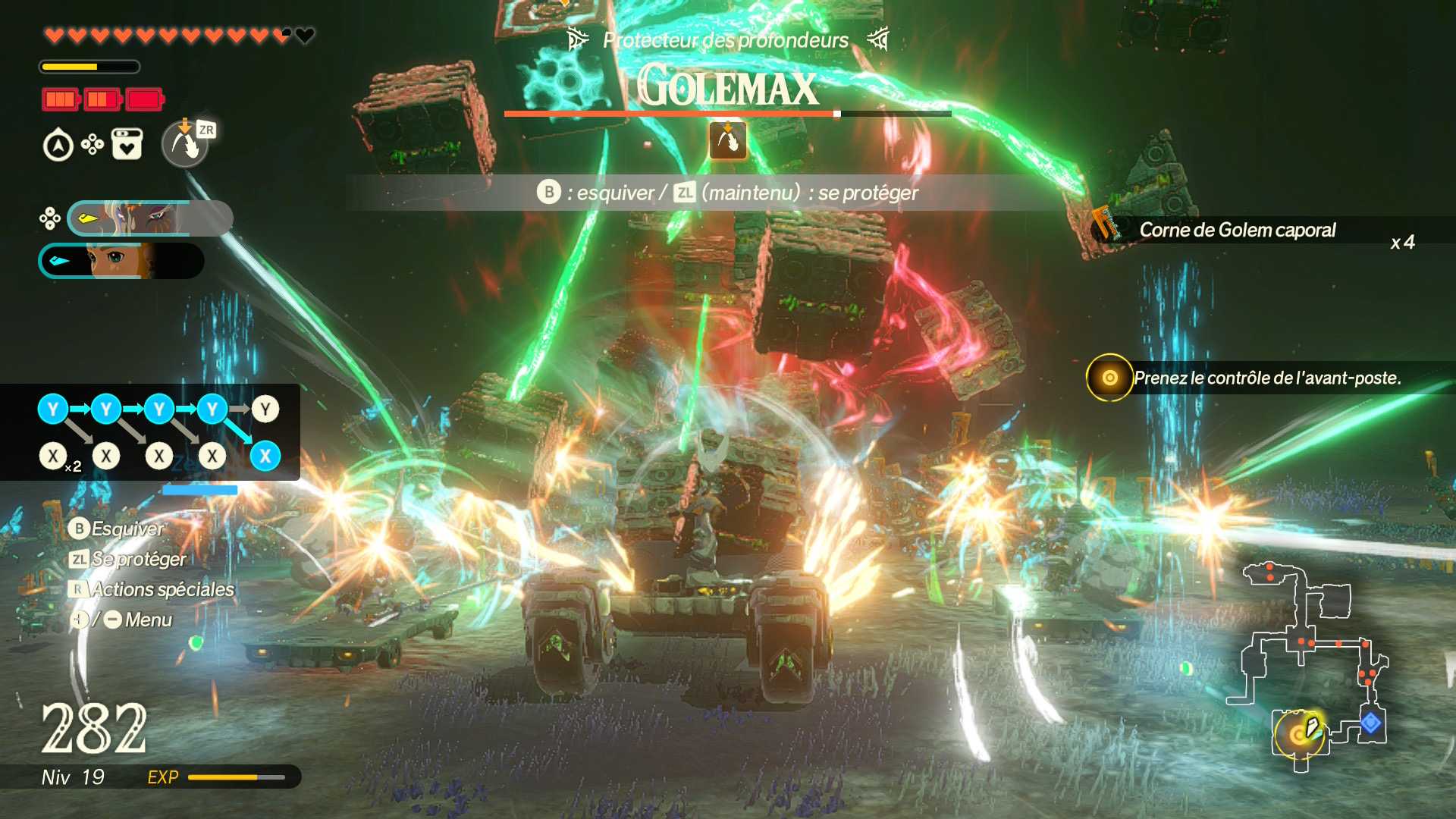Select the Corne de Golem caporal loot notice
1456x819 pixels.
click(1238, 231)
